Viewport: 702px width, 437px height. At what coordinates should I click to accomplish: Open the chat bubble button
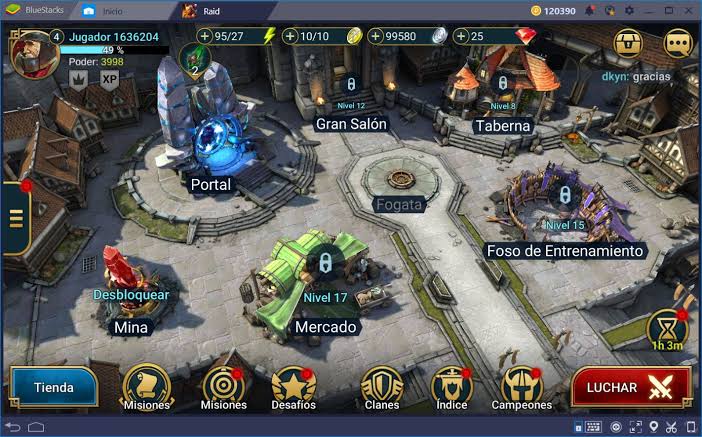tap(677, 43)
